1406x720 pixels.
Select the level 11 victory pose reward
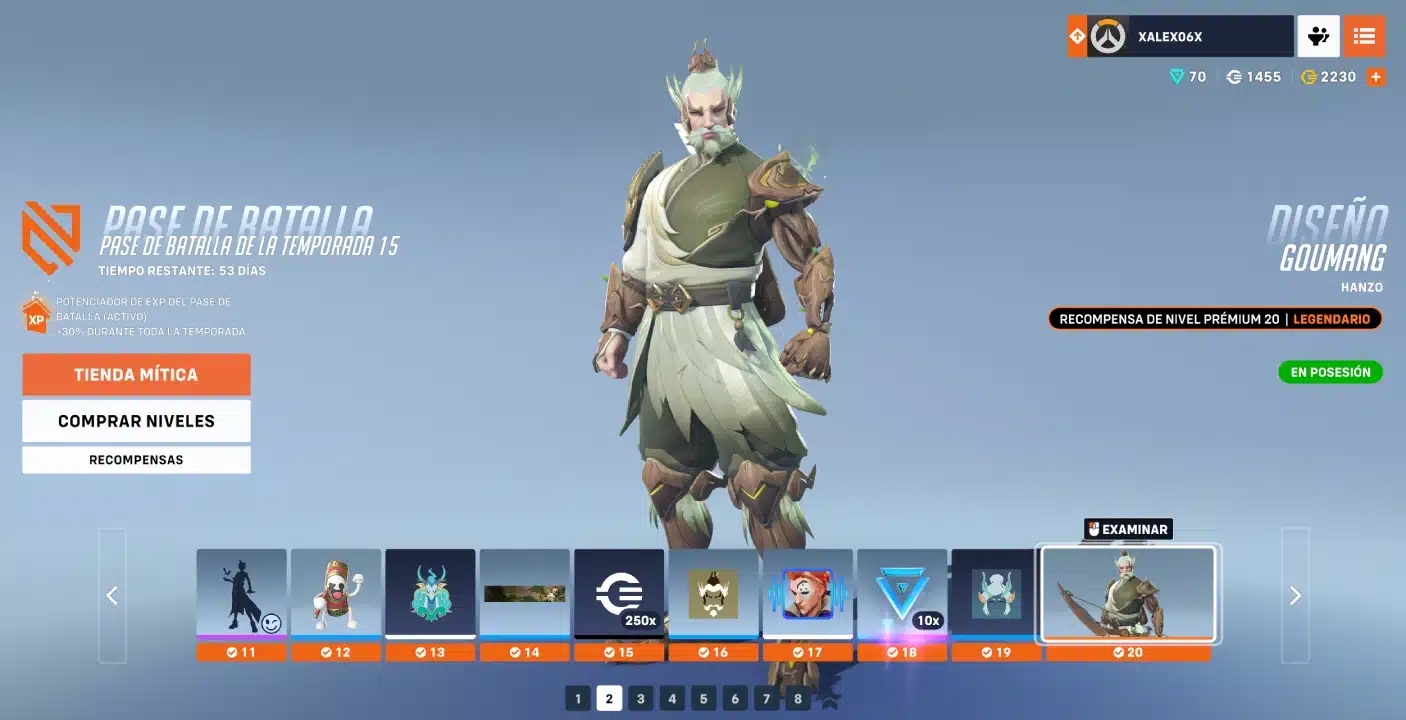click(241, 594)
